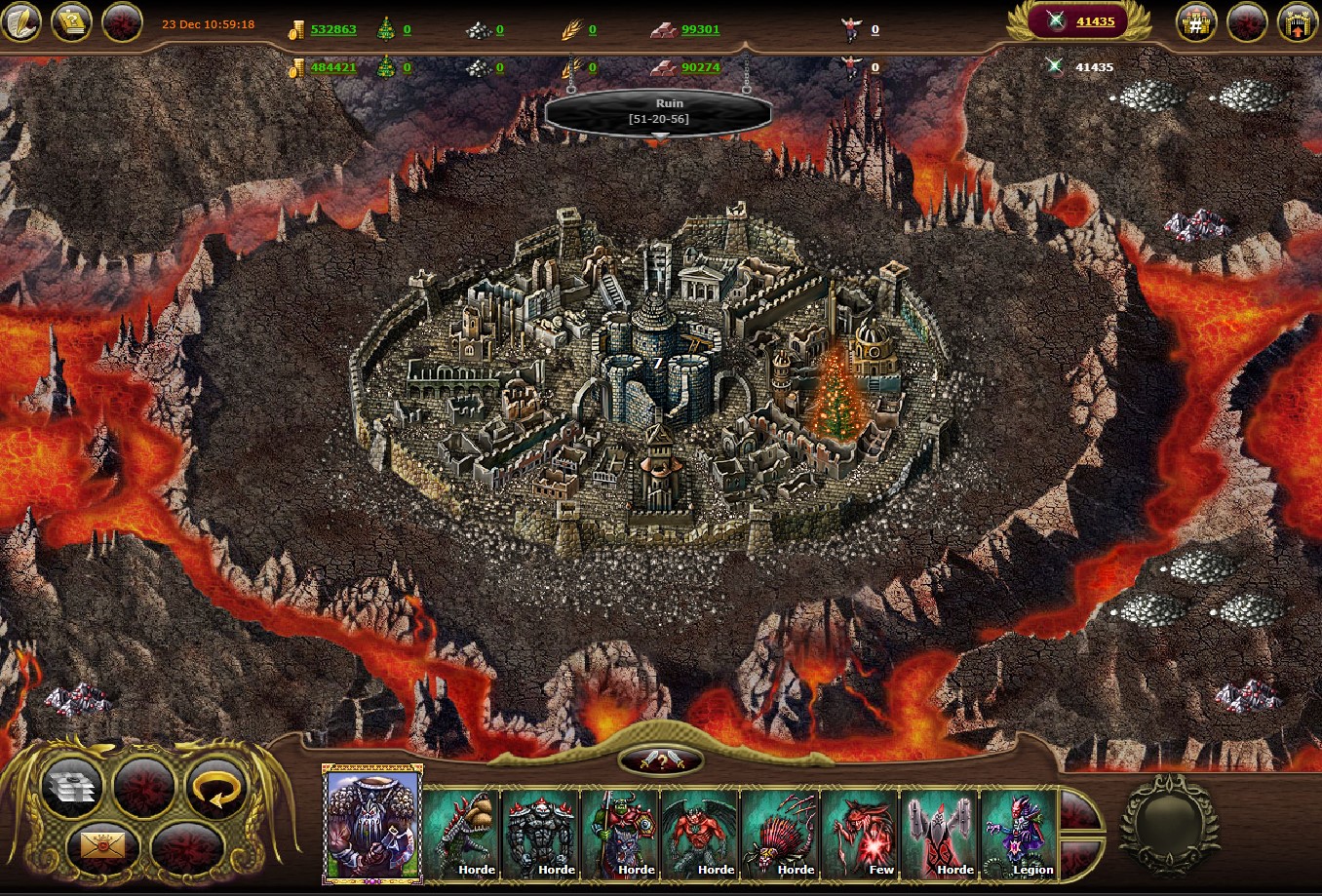Select the lizard beast Horde unit
Screen dimensions: 1322x896
(461, 833)
